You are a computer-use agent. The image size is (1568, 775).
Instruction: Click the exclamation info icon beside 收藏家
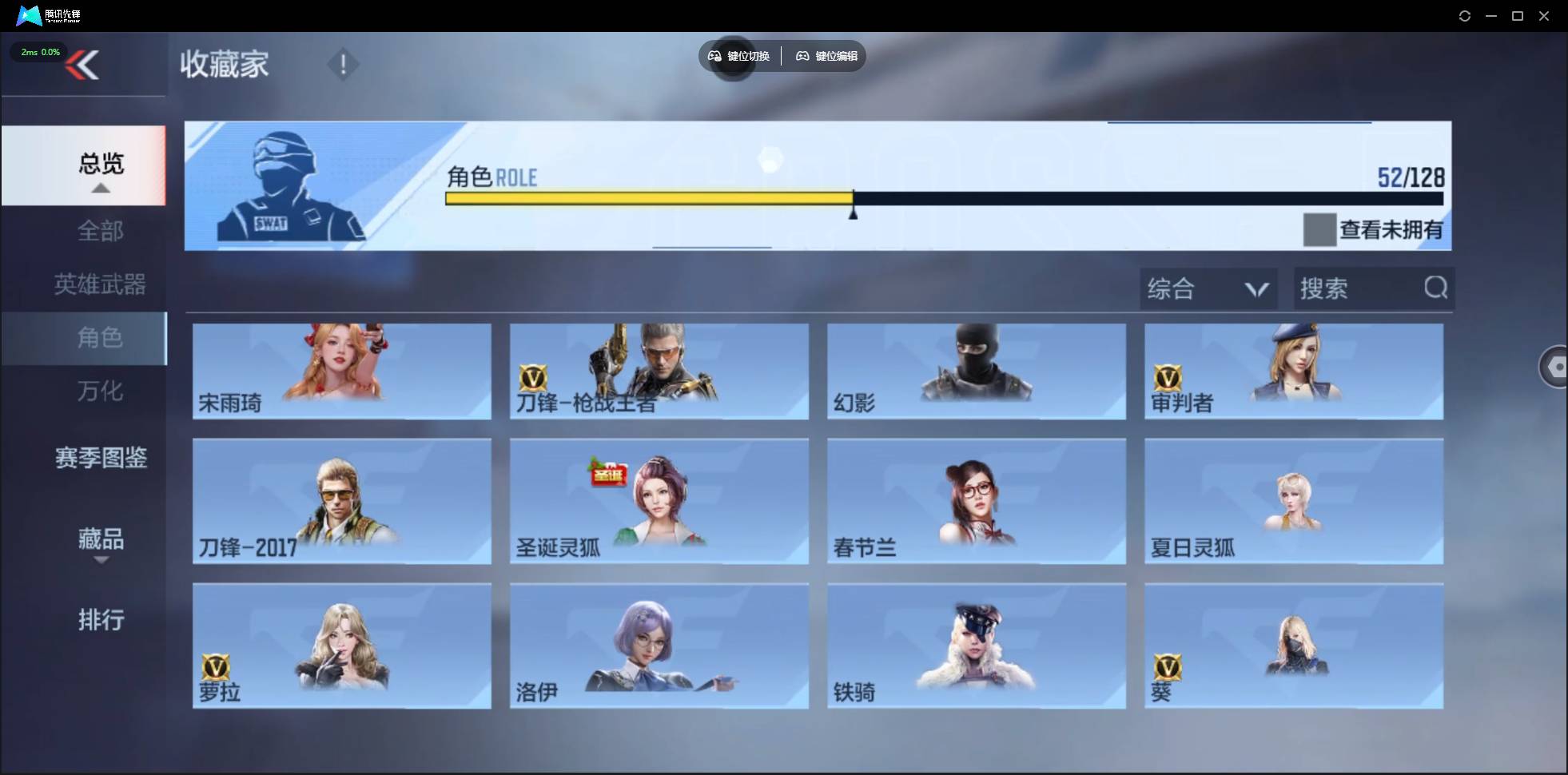343,64
